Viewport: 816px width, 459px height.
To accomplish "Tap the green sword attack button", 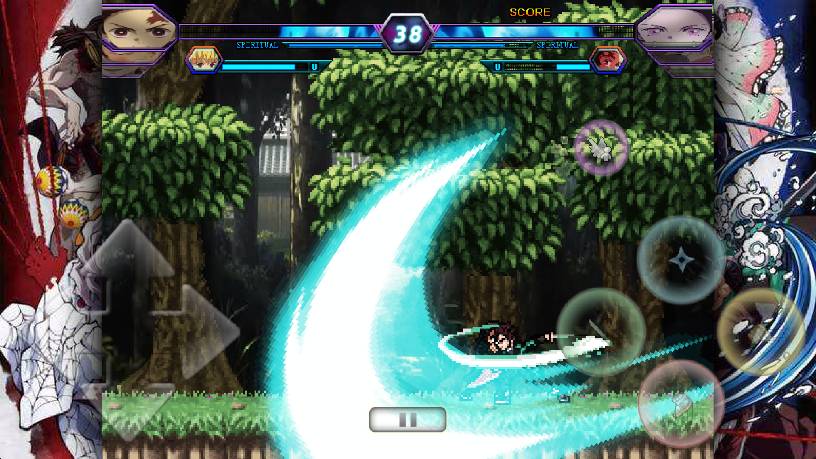I will 600,332.
